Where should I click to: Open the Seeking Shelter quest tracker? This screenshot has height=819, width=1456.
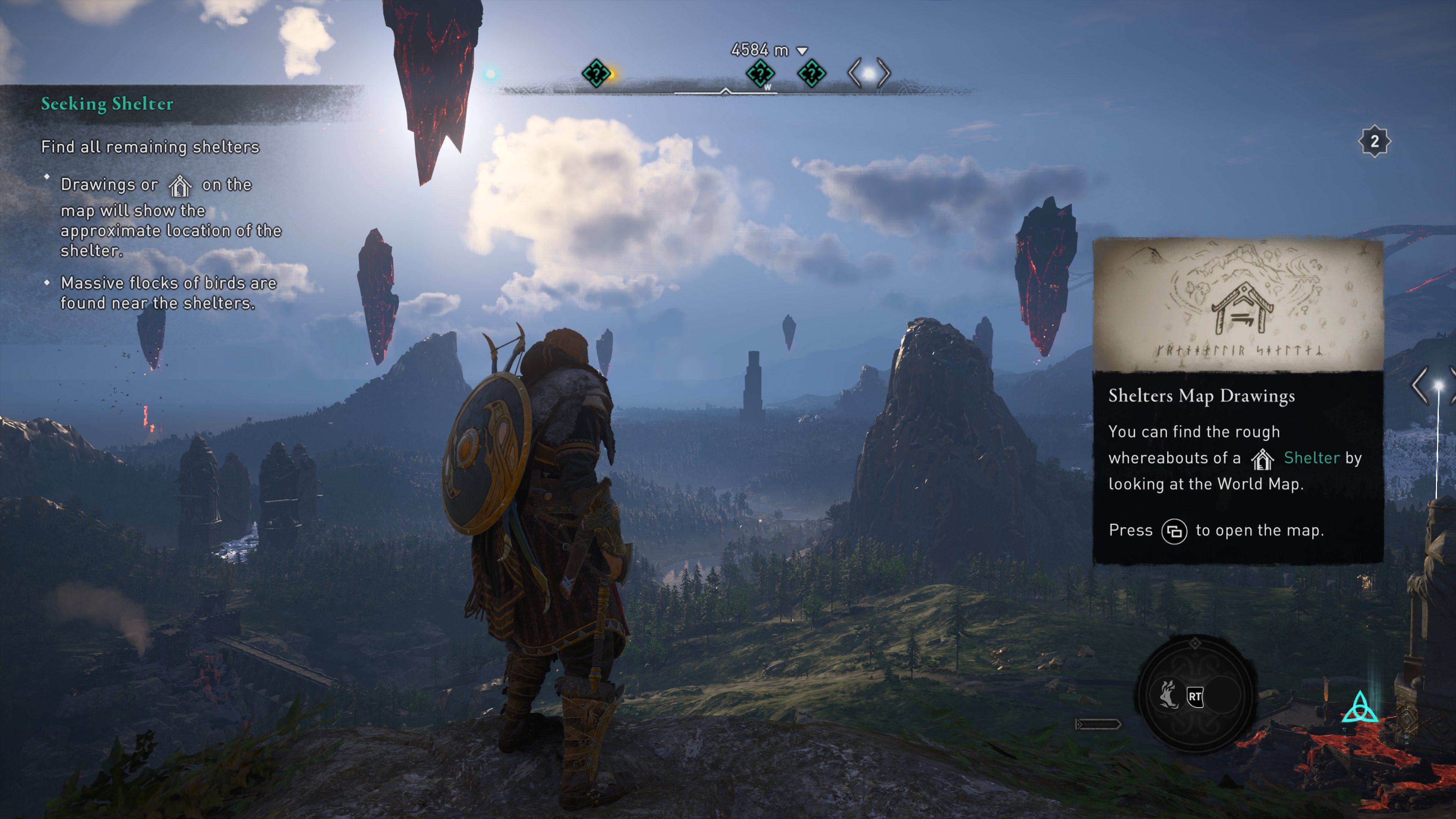coord(107,104)
